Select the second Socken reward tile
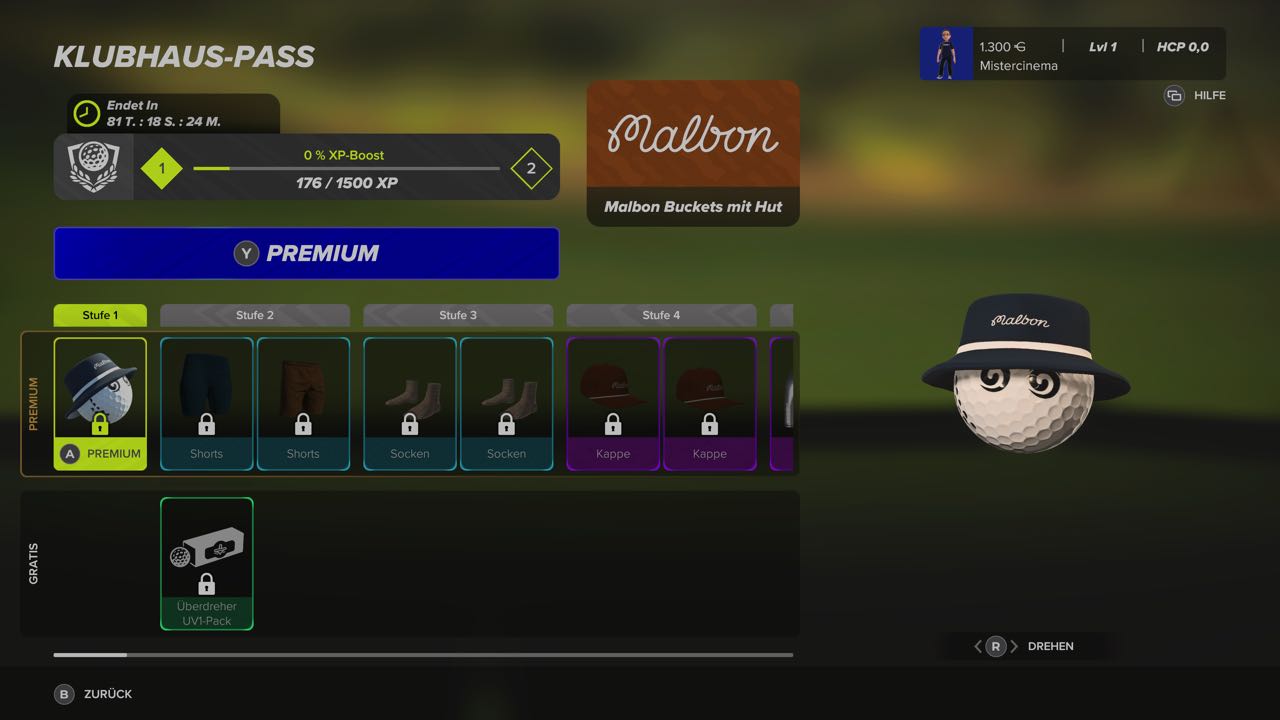 (506, 400)
